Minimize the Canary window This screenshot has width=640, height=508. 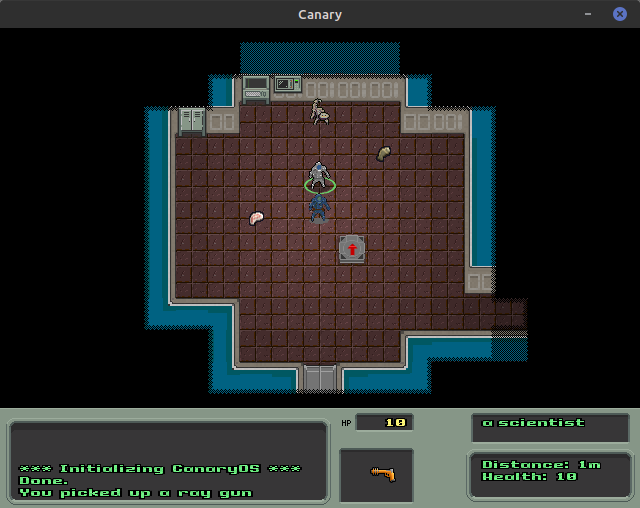click(x=589, y=14)
